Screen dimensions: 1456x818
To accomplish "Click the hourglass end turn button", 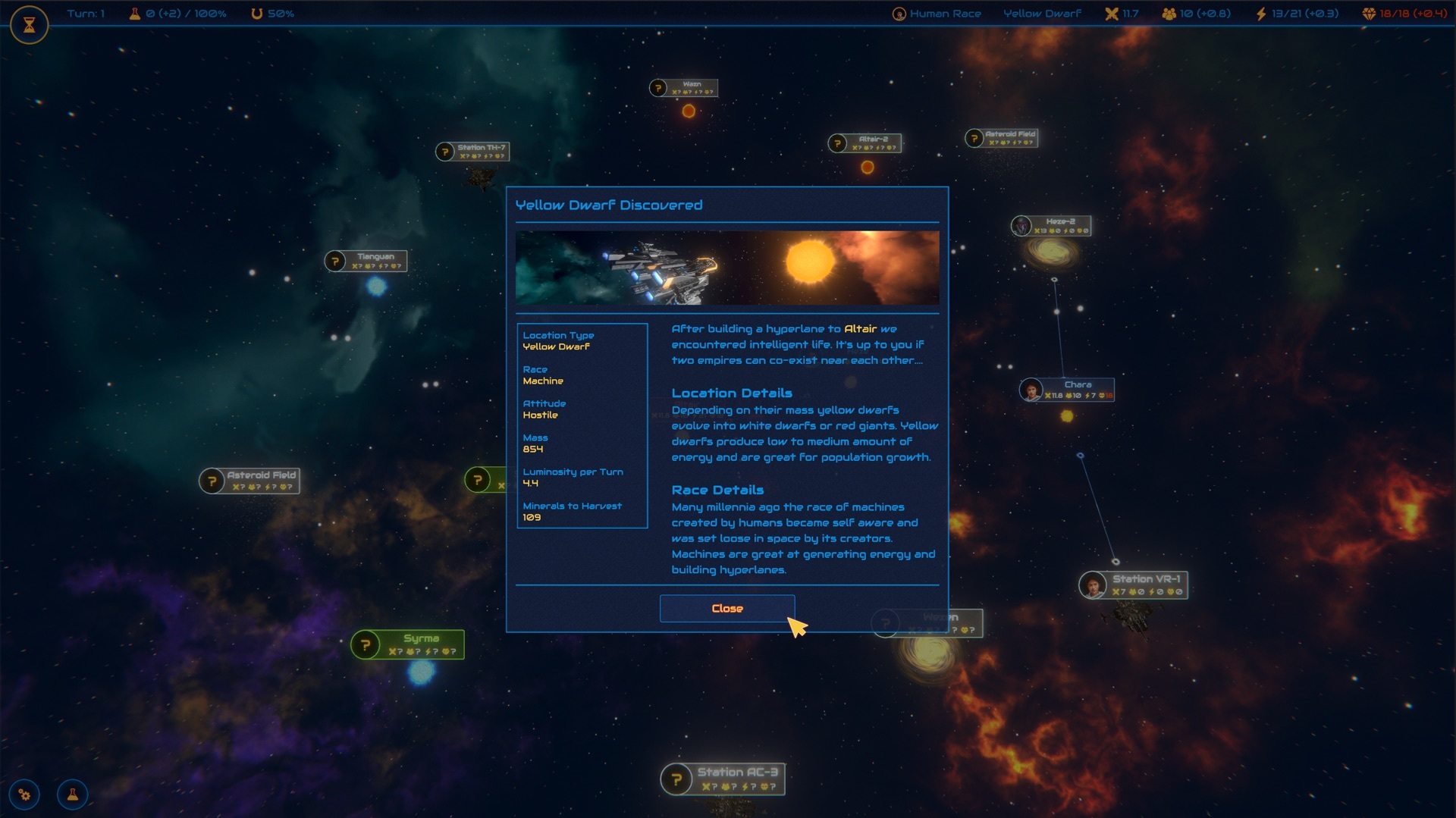I will (x=30, y=25).
